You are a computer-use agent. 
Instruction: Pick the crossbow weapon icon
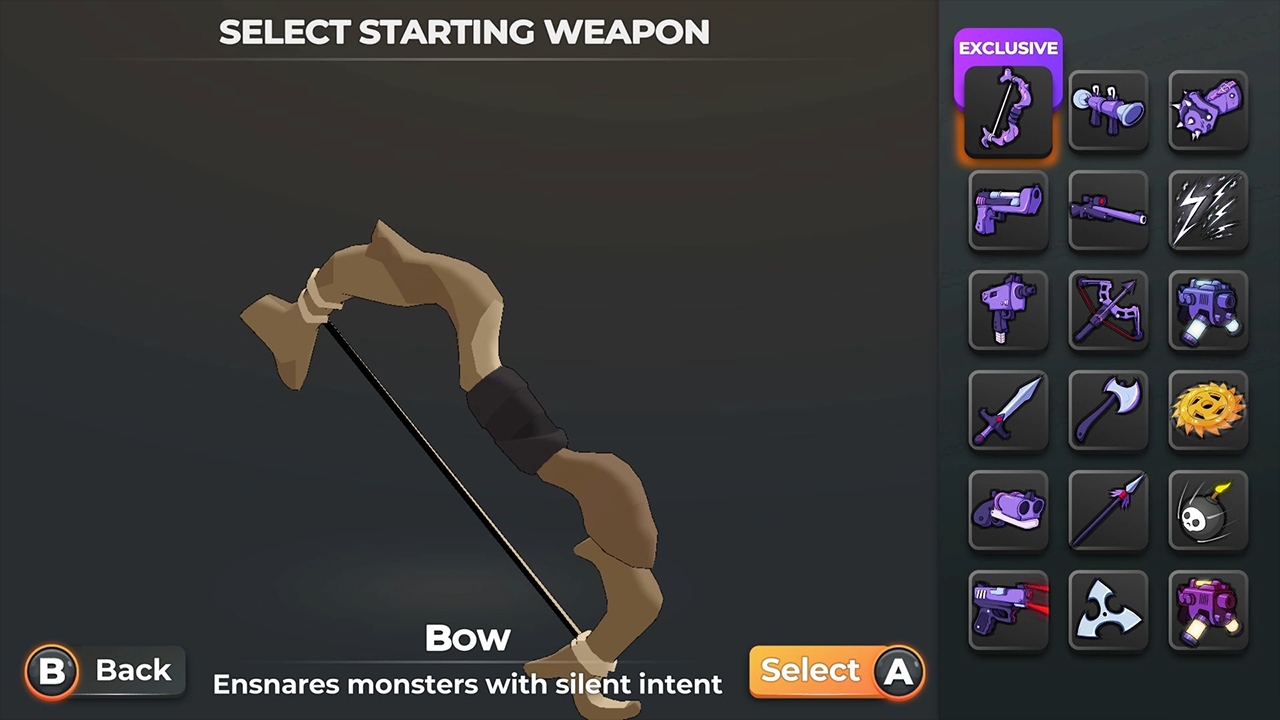tap(1108, 311)
